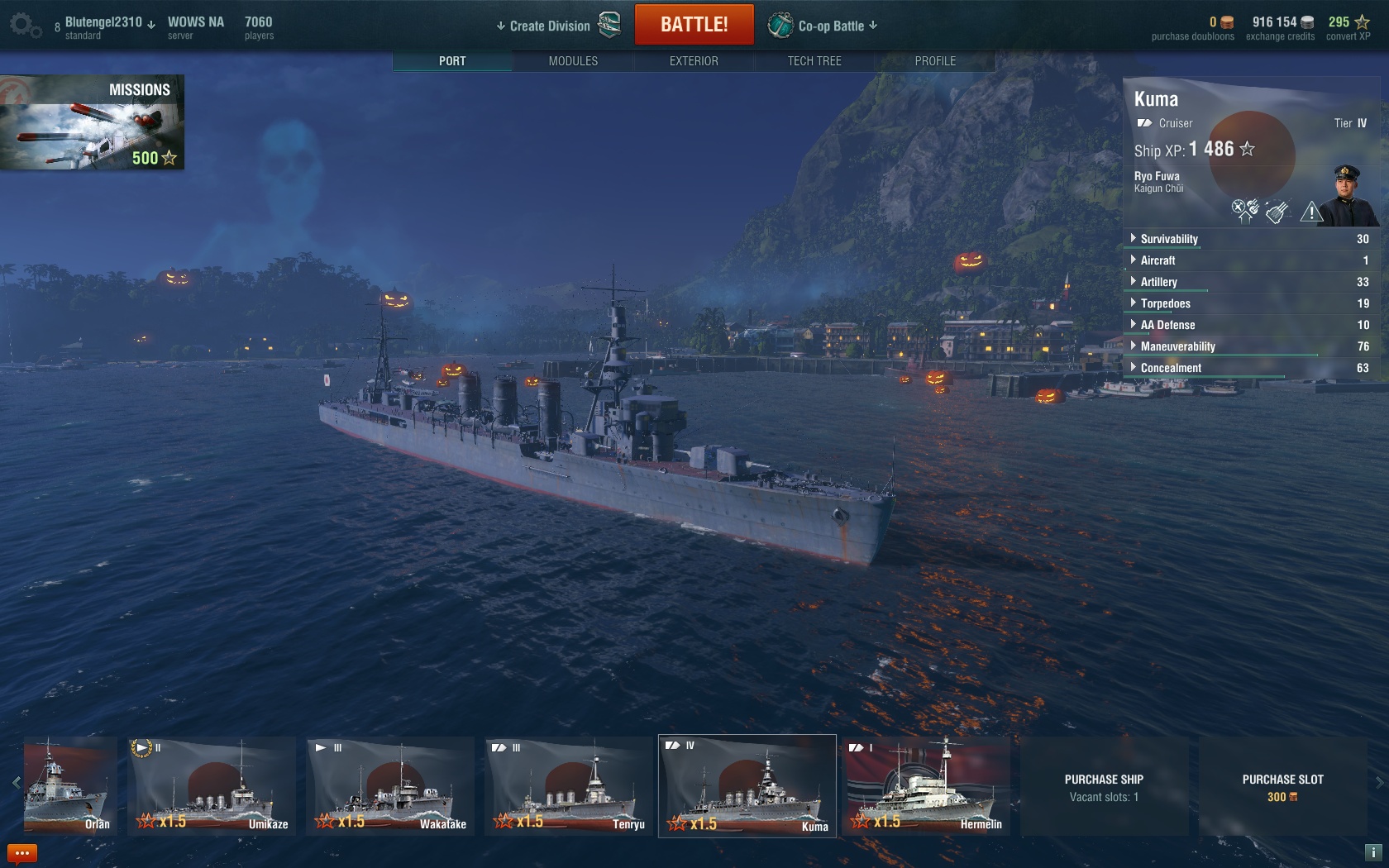Open the settings gear menu
The width and height of the screenshot is (1389, 868).
pos(25,26)
